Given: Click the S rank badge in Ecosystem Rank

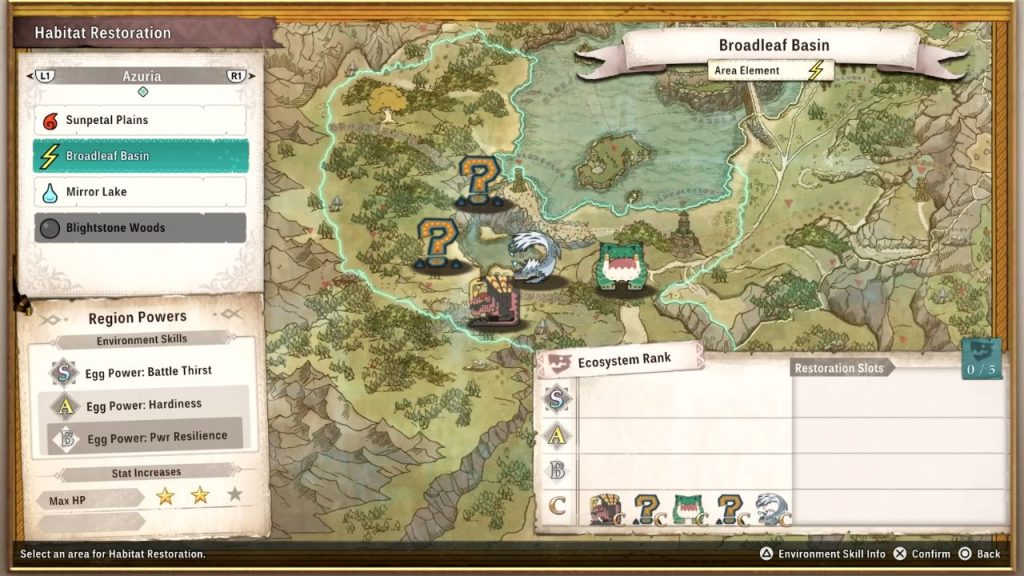Looking at the screenshot, I should pyautogui.click(x=558, y=399).
